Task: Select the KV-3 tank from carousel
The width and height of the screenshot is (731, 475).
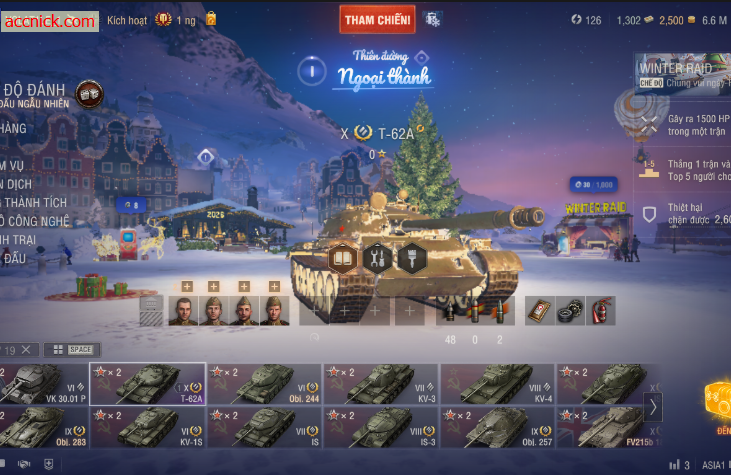Action: [381, 384]
